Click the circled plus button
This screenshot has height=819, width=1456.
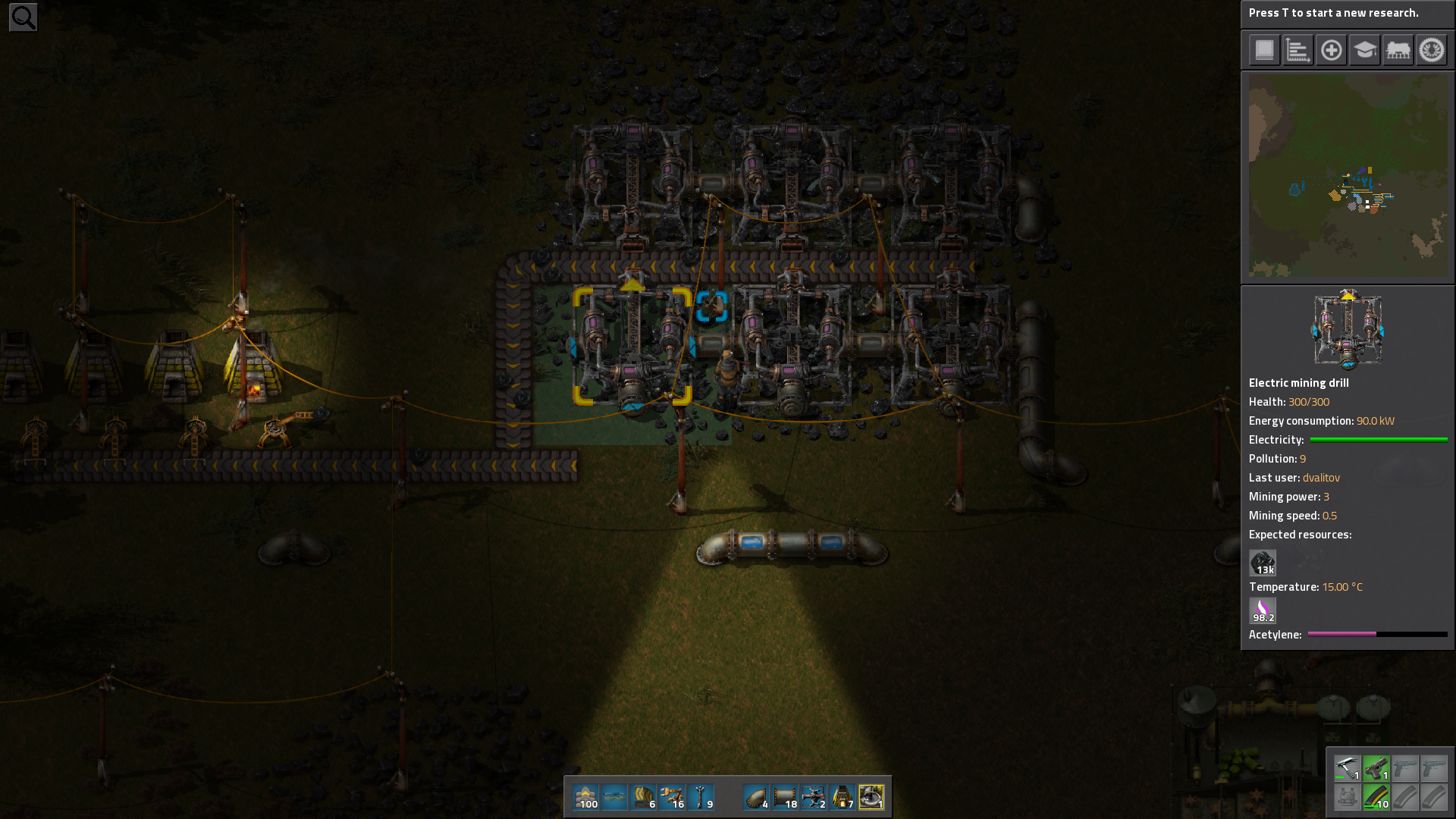[1331, 51]
